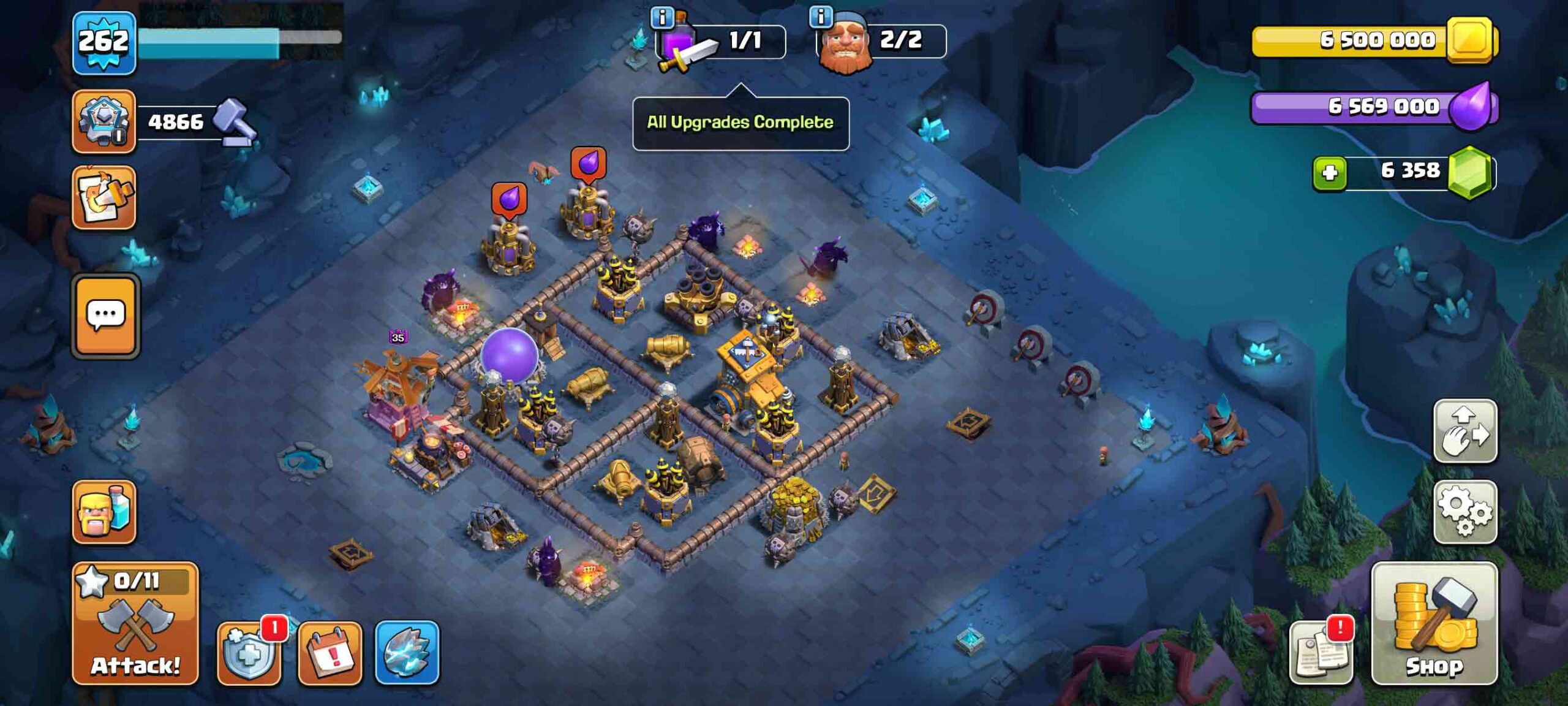
Task: Show builder info next to 2/2
Action: 820,17
